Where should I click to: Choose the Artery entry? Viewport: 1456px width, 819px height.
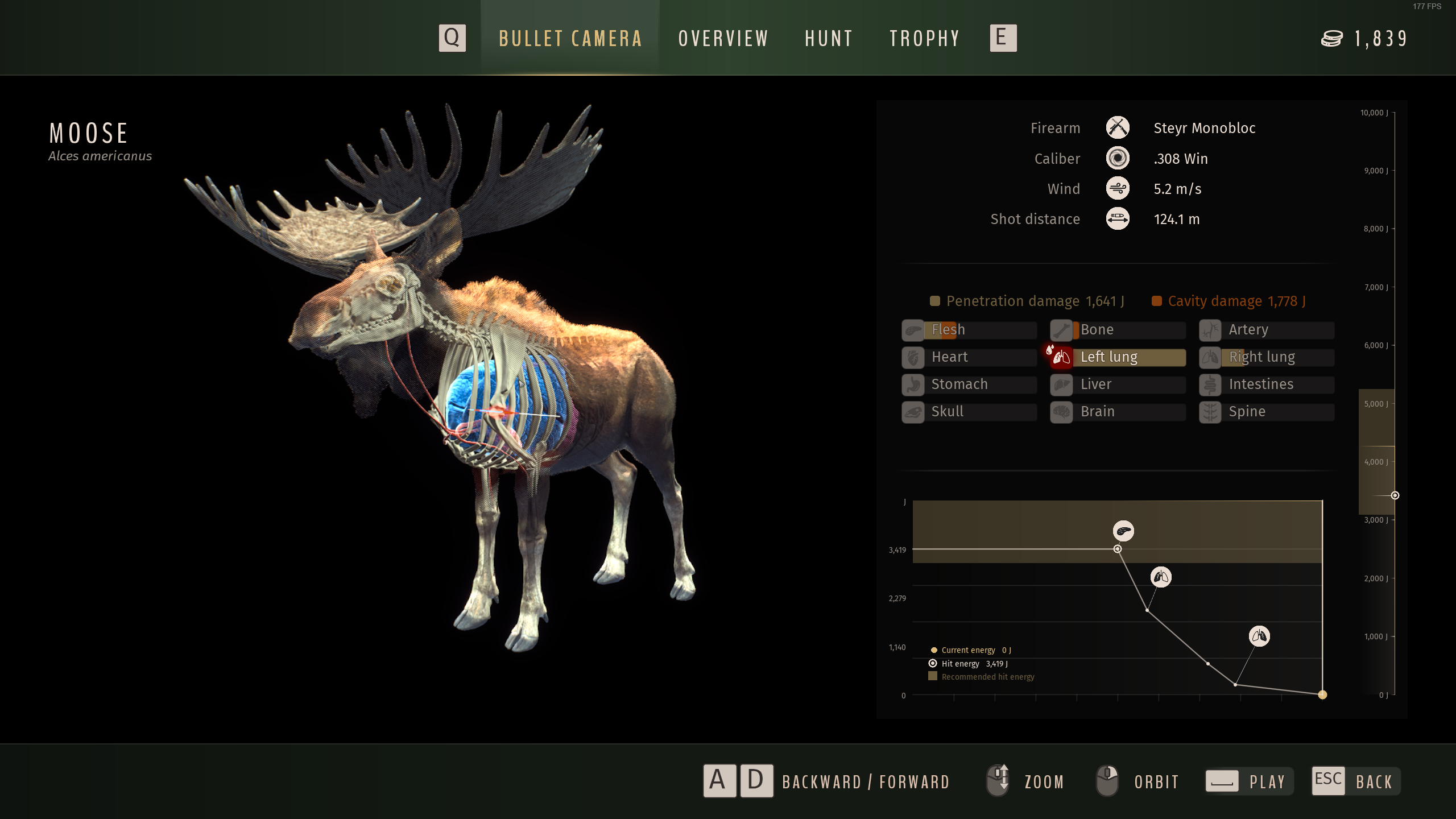(1267, 330)
